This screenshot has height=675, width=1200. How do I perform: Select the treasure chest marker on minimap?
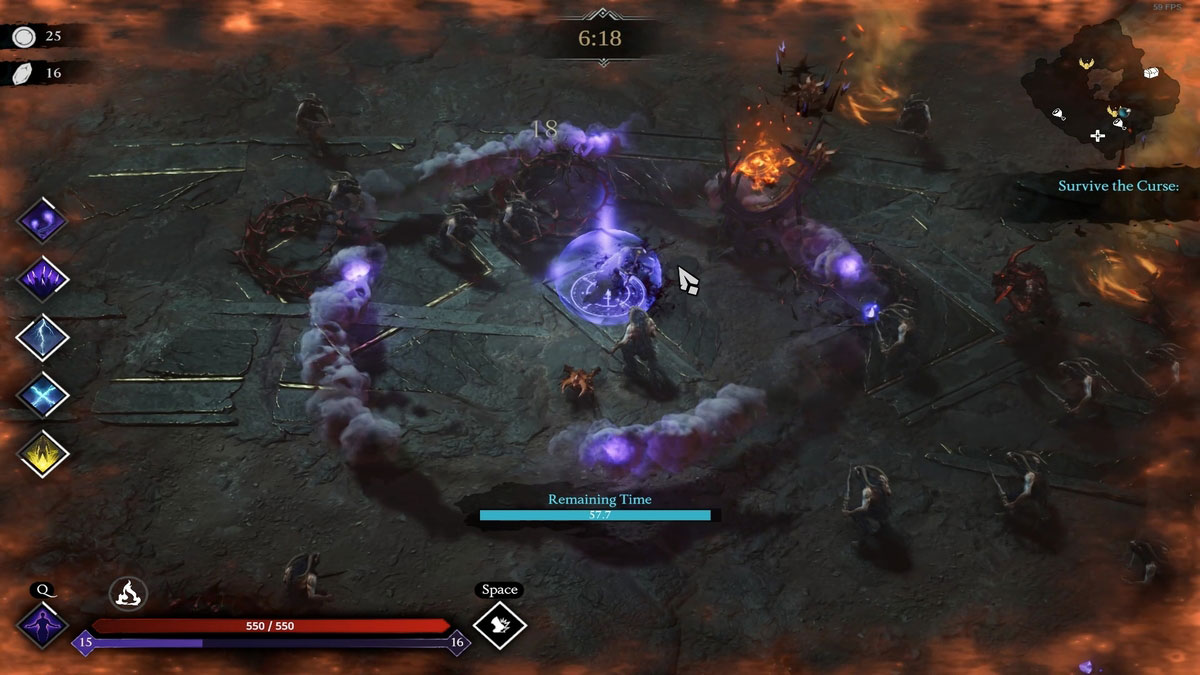(x=1151, y=72)
